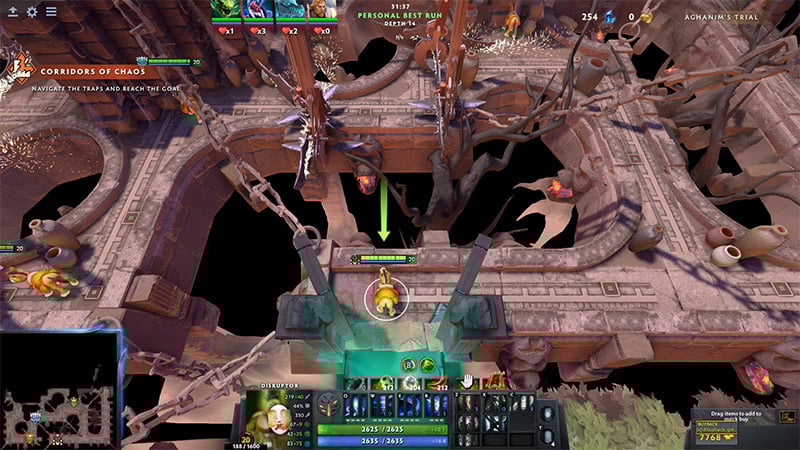Select the third teal hero portrait
The height and width of the screenshot is (450, 800).
288,10
